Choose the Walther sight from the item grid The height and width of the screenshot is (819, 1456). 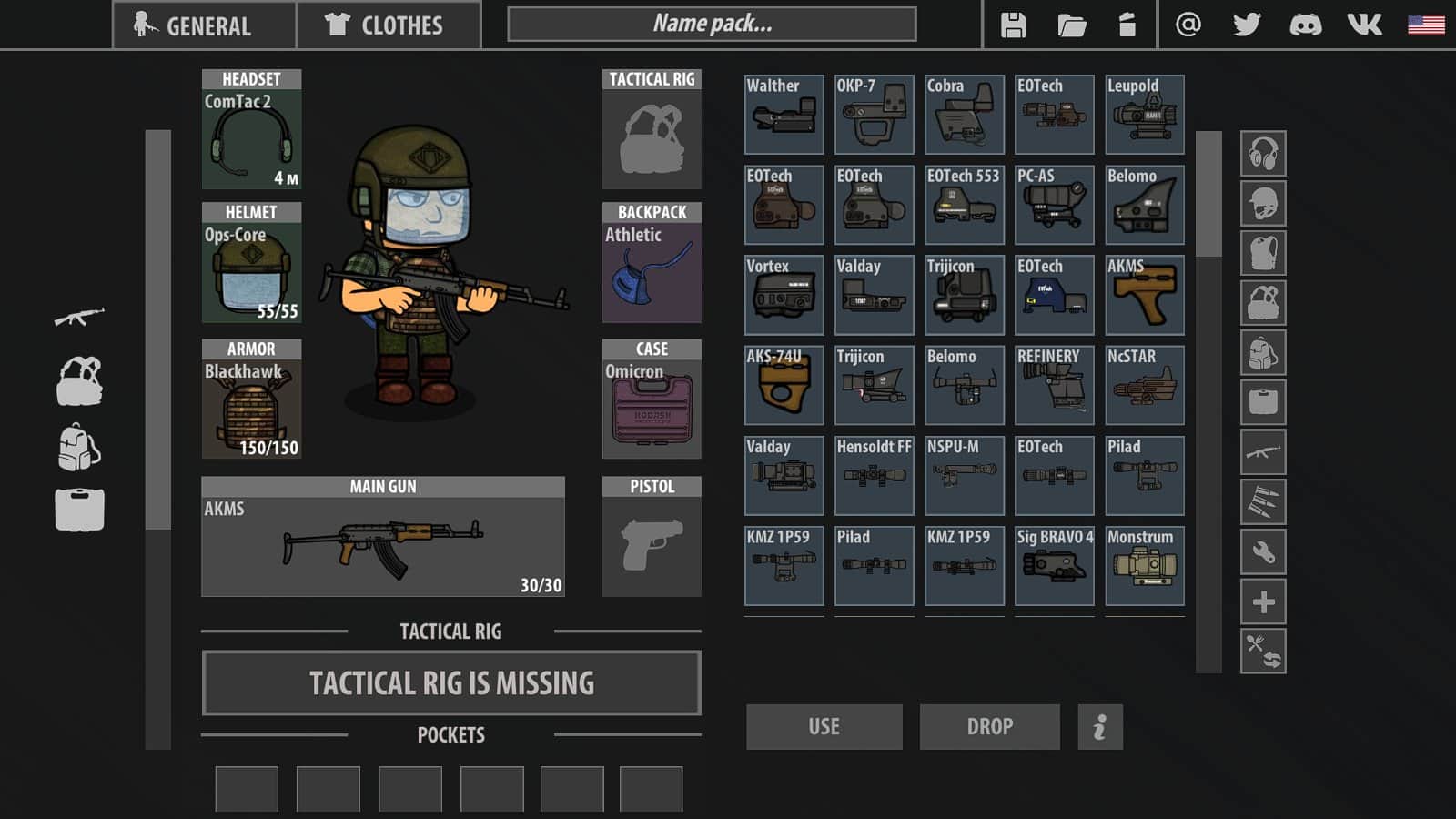(x=784, y=115)
